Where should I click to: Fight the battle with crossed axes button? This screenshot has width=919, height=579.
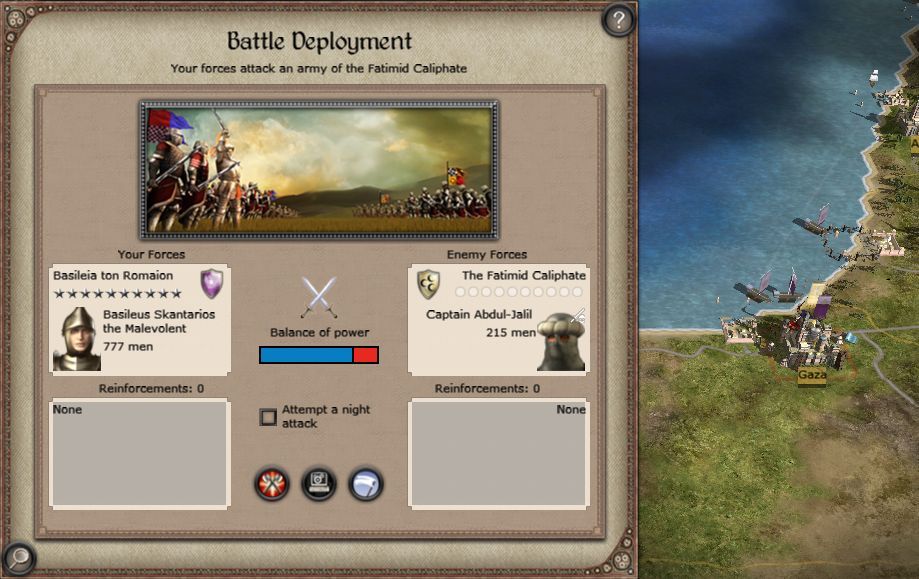(x=271, y=485)
